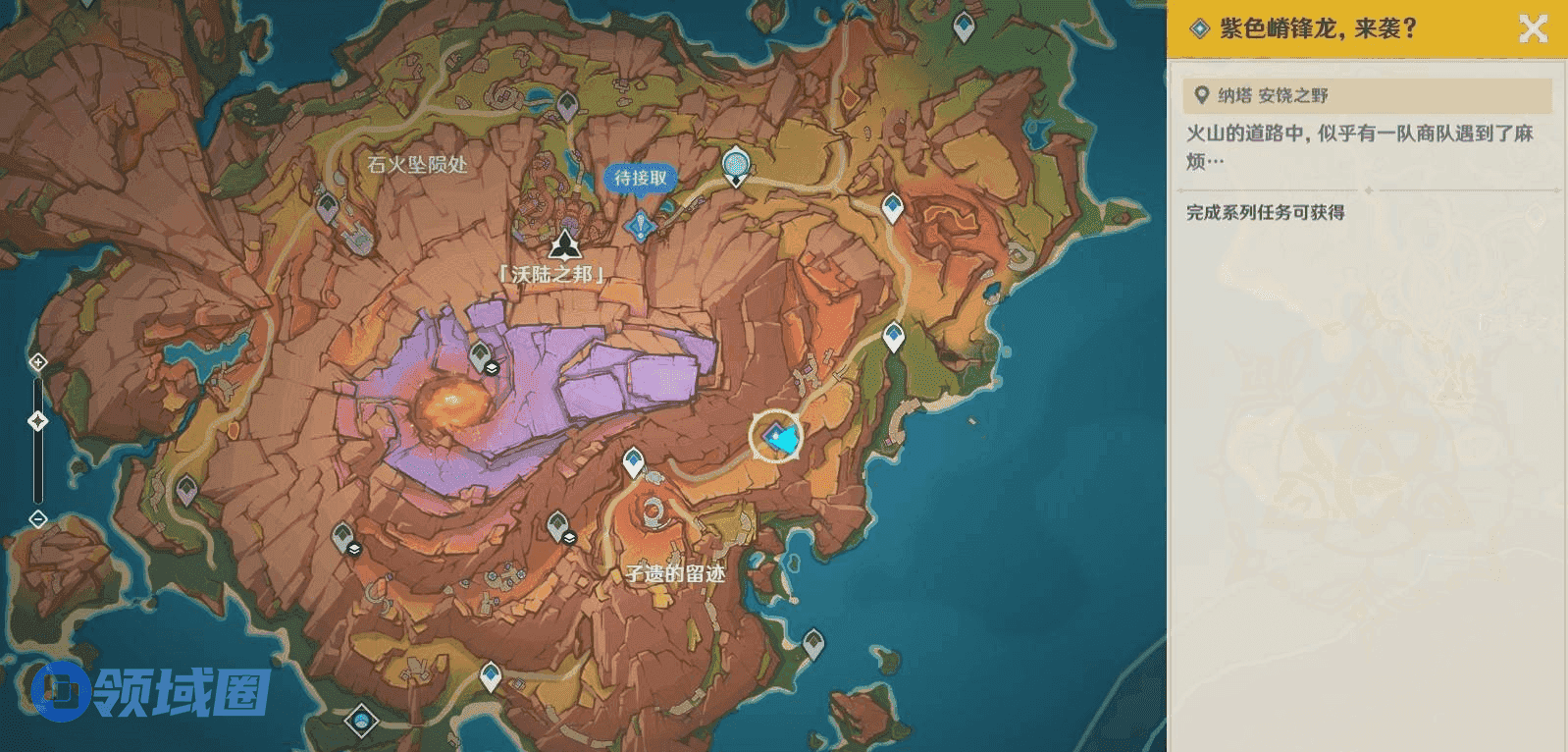Click the blue exclamation quest marker
Image resolution: width=1568 pixels, height=752 pixels.
click(640, 226)
